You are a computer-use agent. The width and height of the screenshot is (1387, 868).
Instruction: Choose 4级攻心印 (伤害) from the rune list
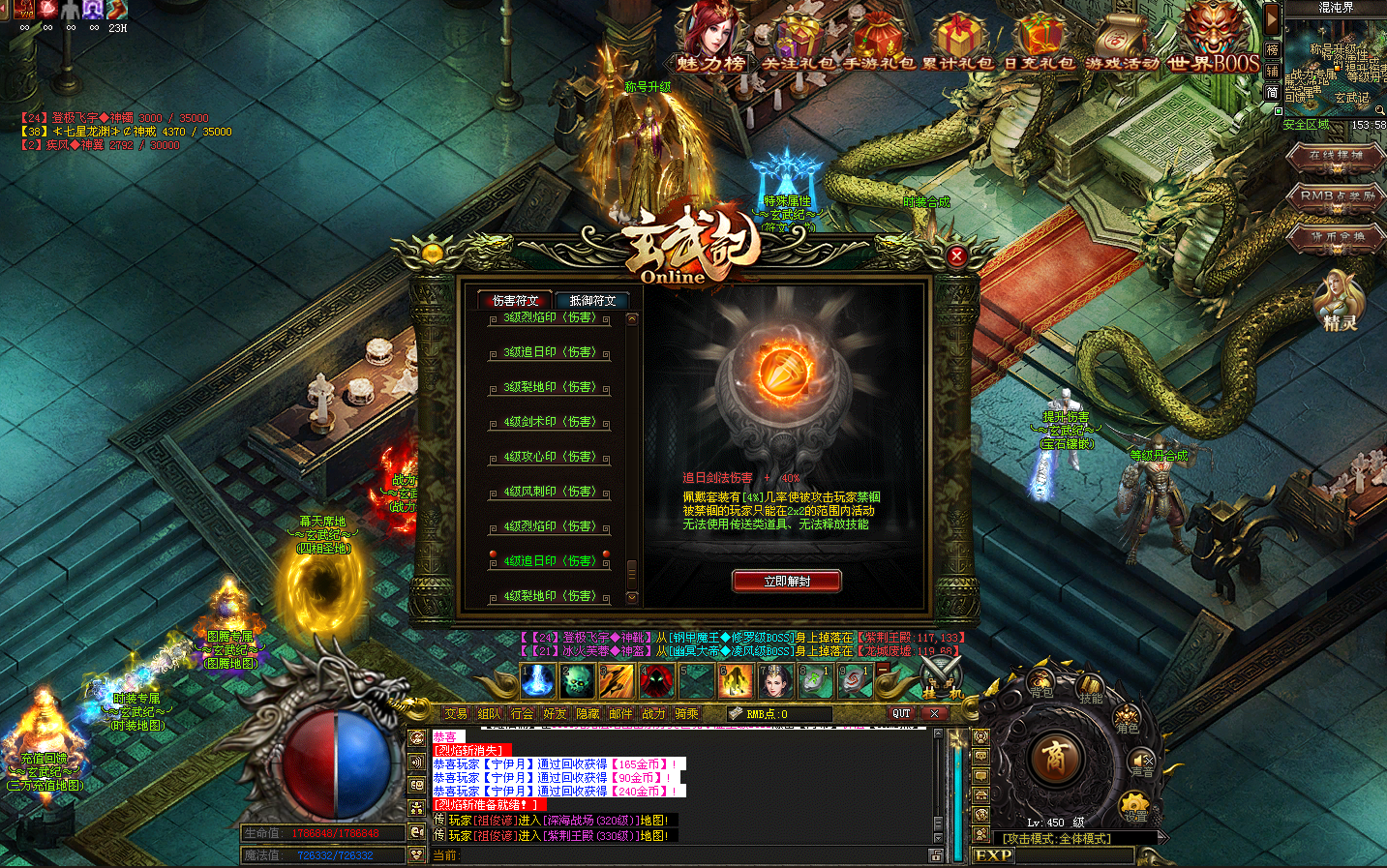[x=549, y=457]
